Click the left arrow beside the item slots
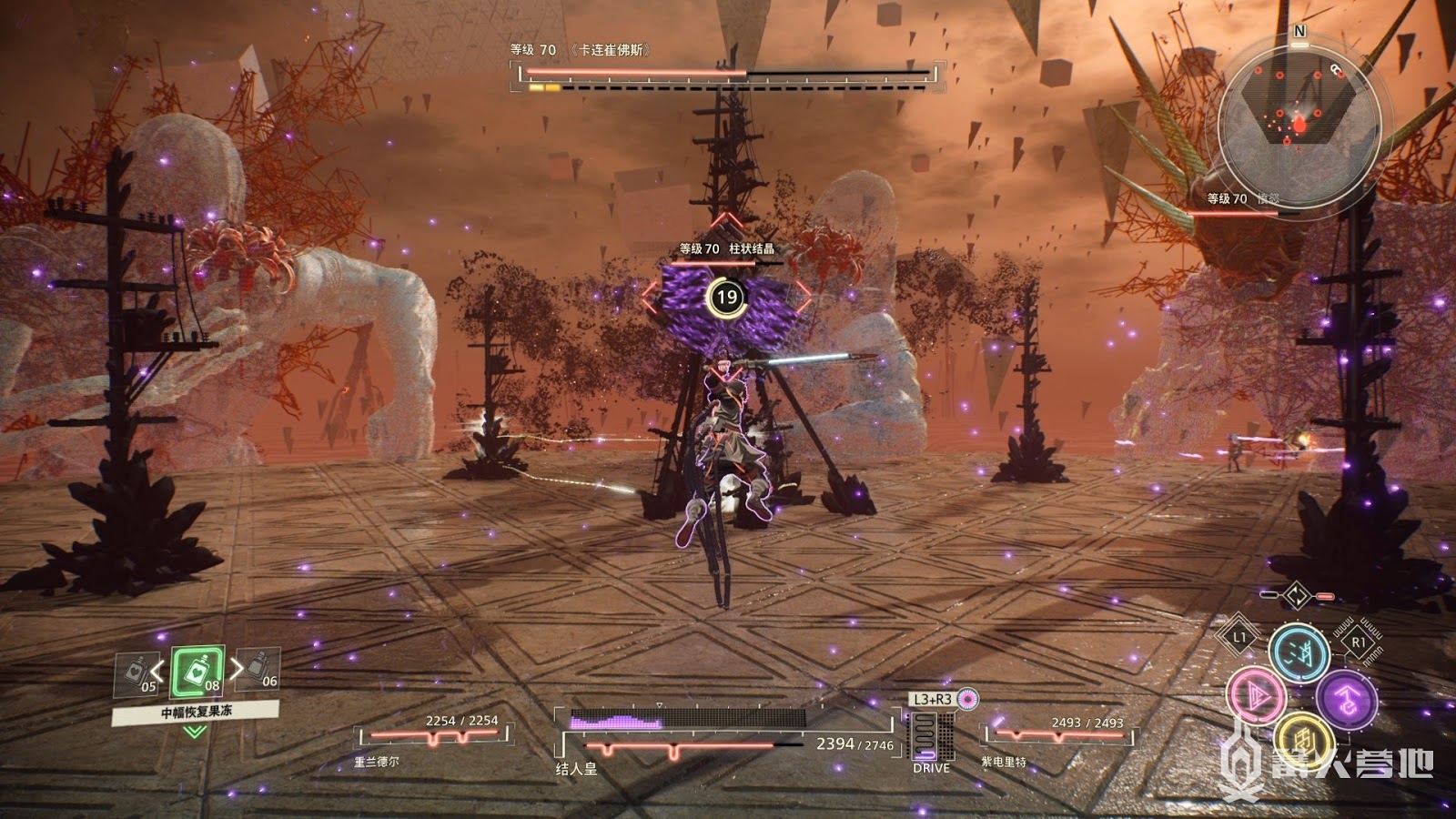 point(158,672)
